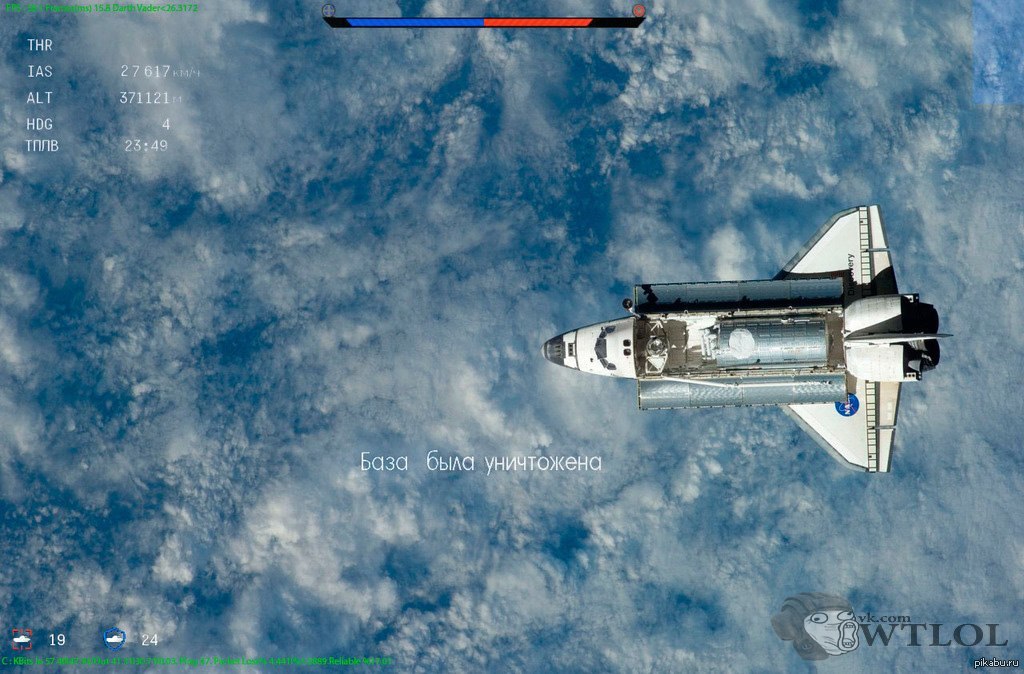Click the red ground targets icon
This screenshot has height=674, width=1024.
22,639
